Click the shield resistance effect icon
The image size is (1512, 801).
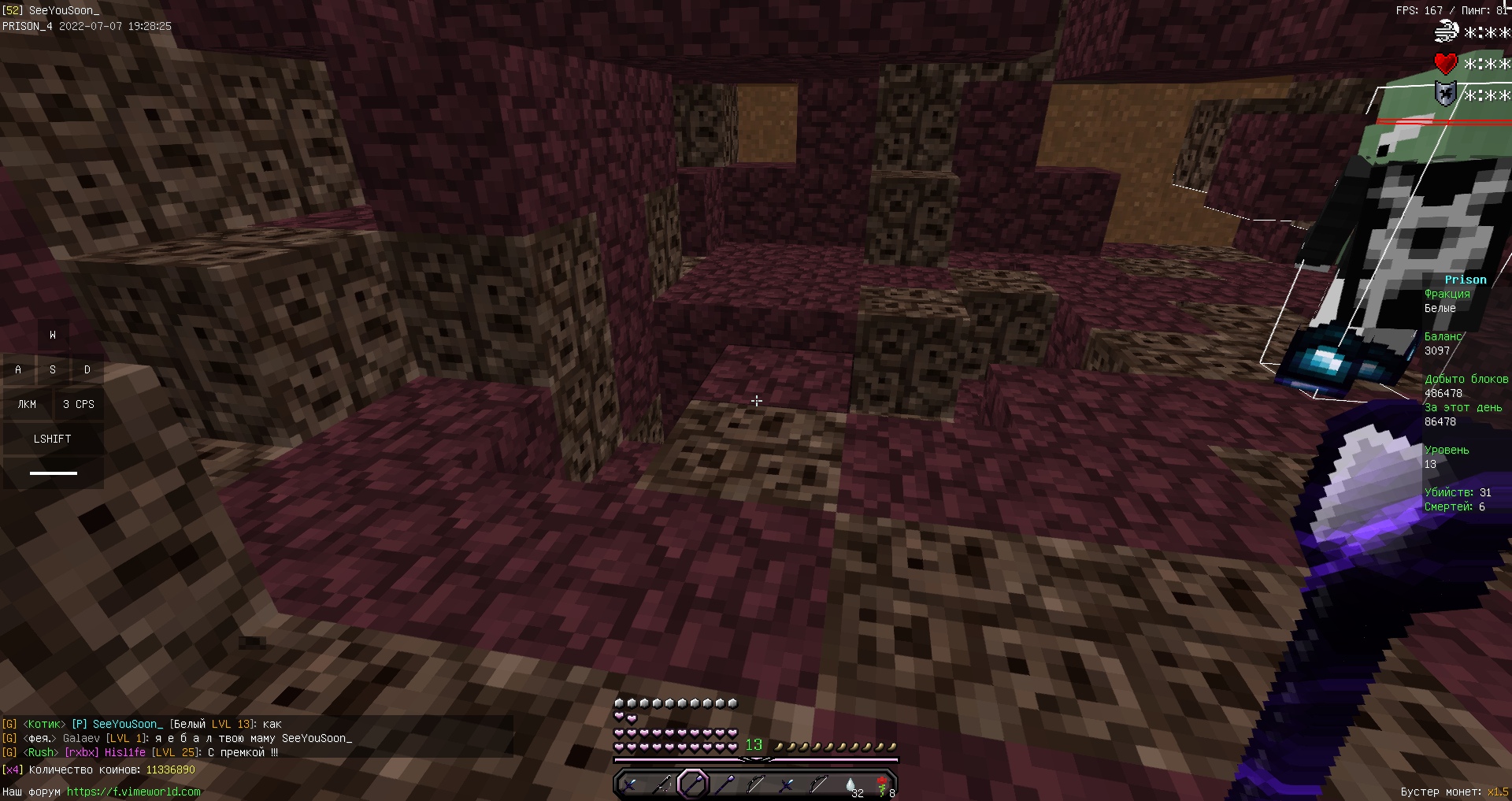pos(1446,95)
